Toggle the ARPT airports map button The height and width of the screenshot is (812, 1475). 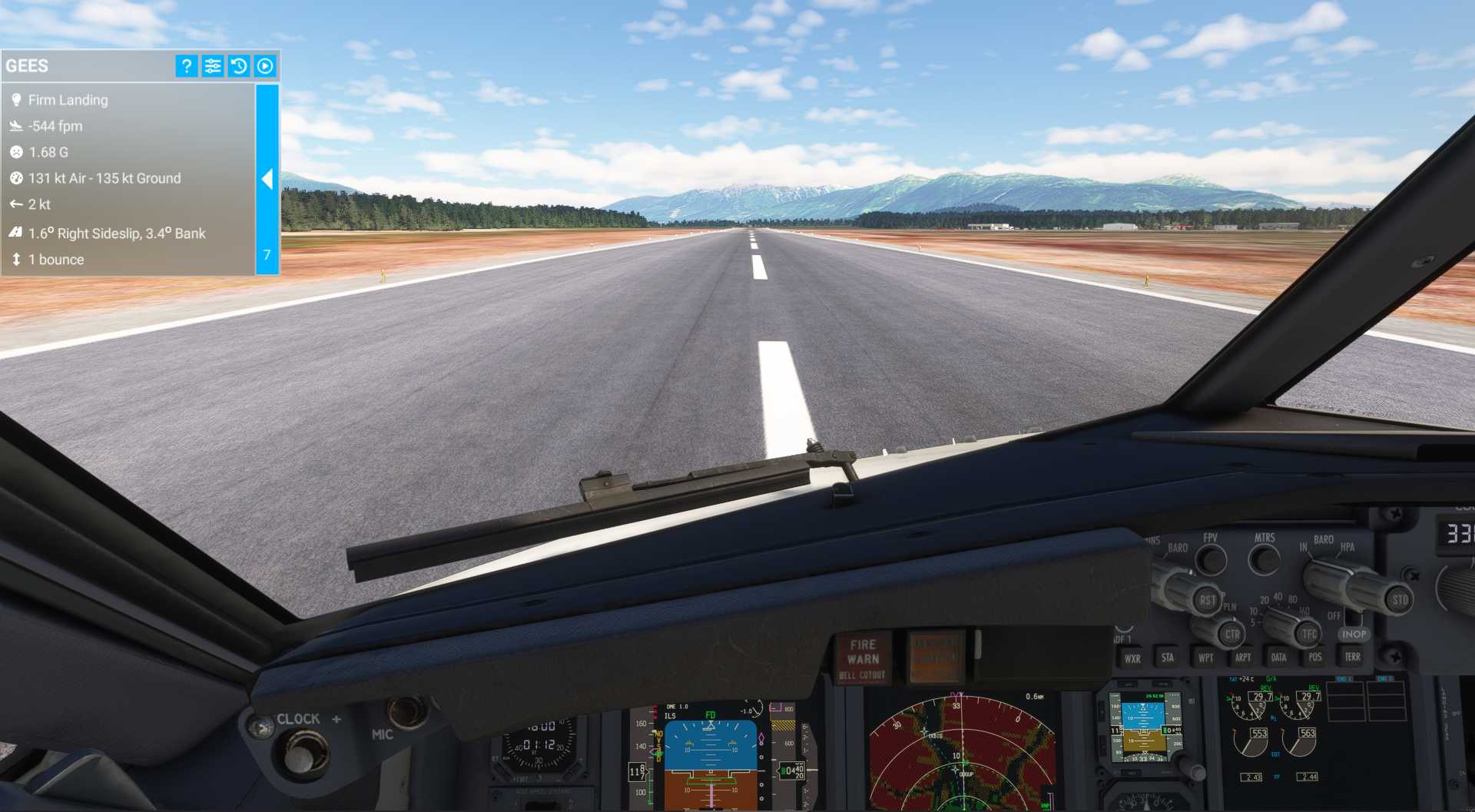(x=1242, y=658)
